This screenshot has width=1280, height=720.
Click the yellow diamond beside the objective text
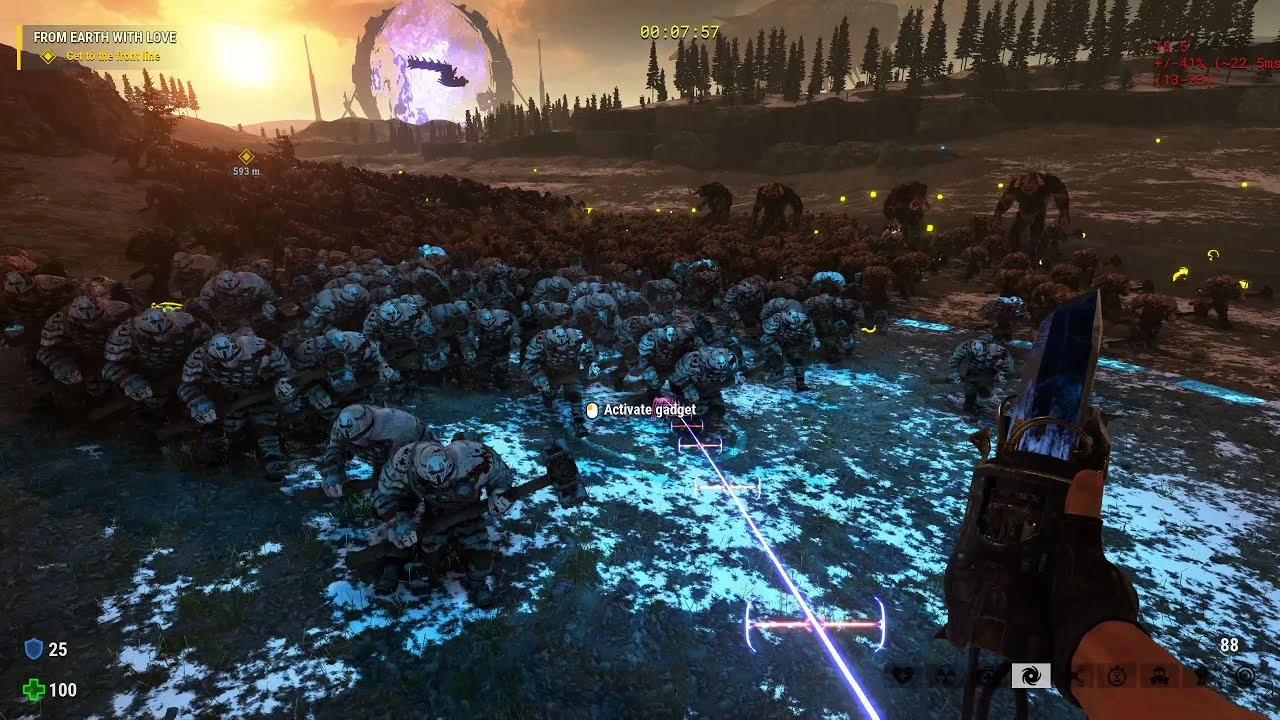pos(48,57)
